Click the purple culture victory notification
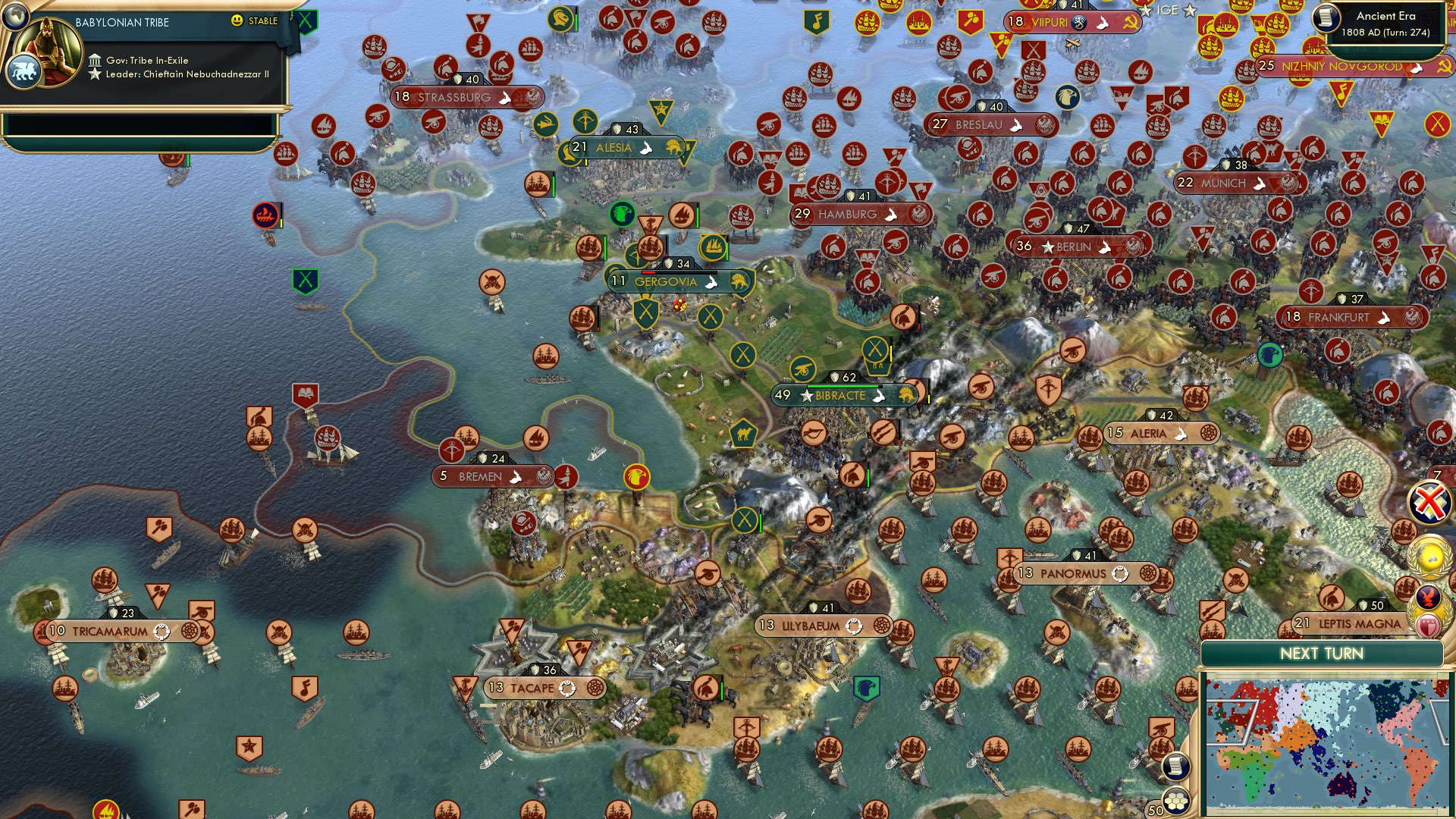The height and width of the screenshot is (819, 1456). tap(1427, 595)
